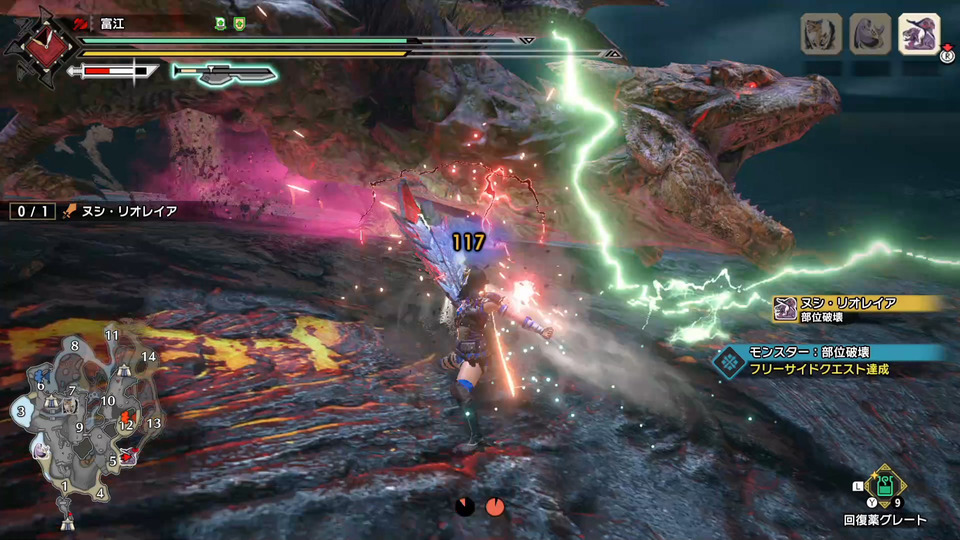Click the purple monster icon on minimap
The width and height of the screenshot is (960, 540).
(41, 451)
